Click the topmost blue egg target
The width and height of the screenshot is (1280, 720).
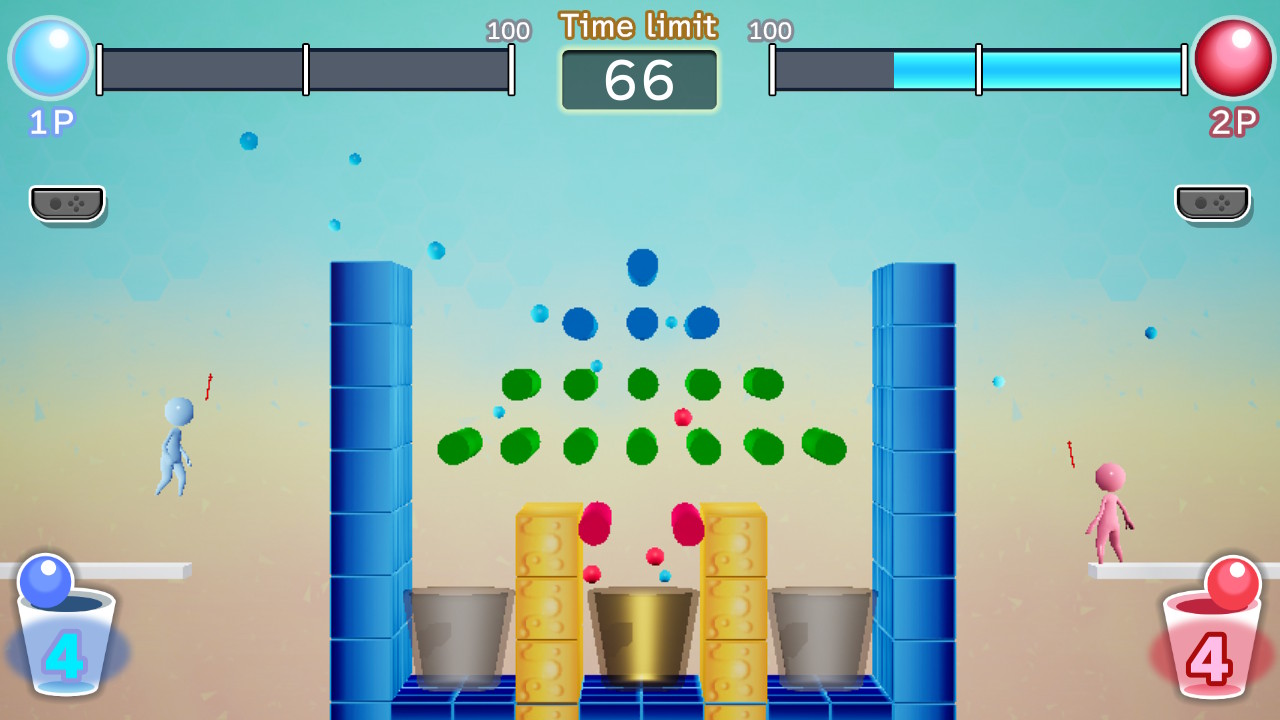coord(642,267)
